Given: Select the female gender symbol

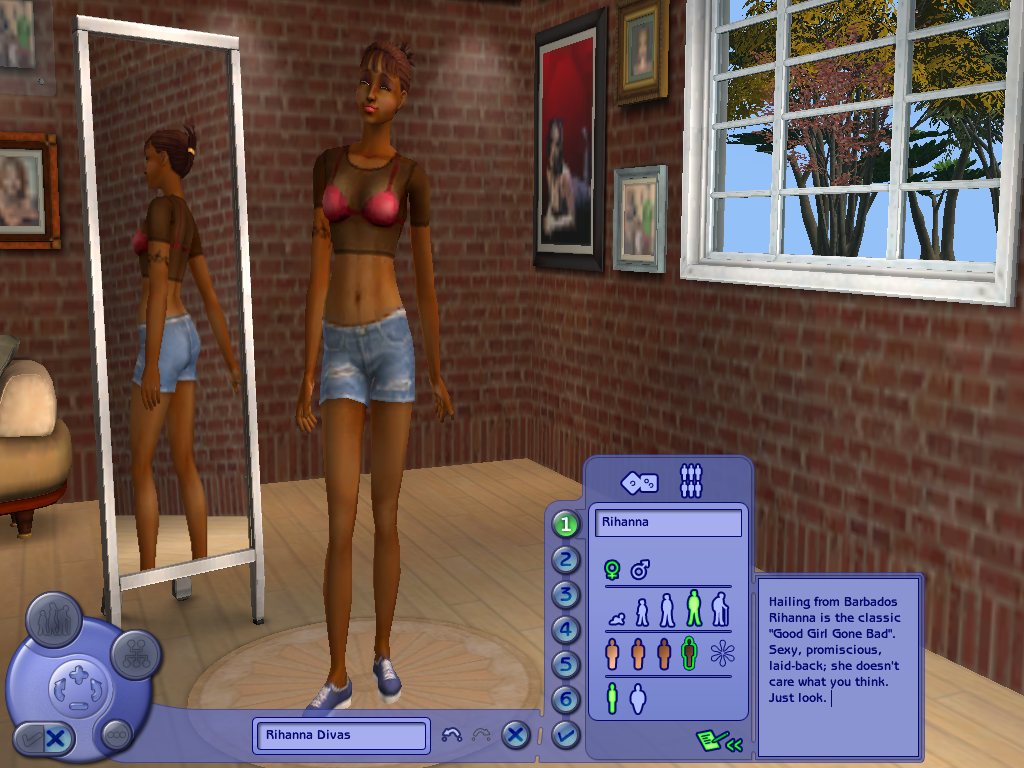Looking at the screenshot, I should pyautogui.click(x=611, y=570).
